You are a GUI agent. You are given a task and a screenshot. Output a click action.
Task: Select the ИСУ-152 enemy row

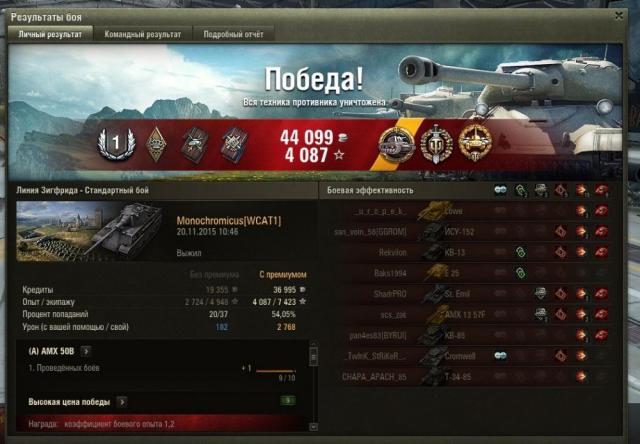coord(470,232)
